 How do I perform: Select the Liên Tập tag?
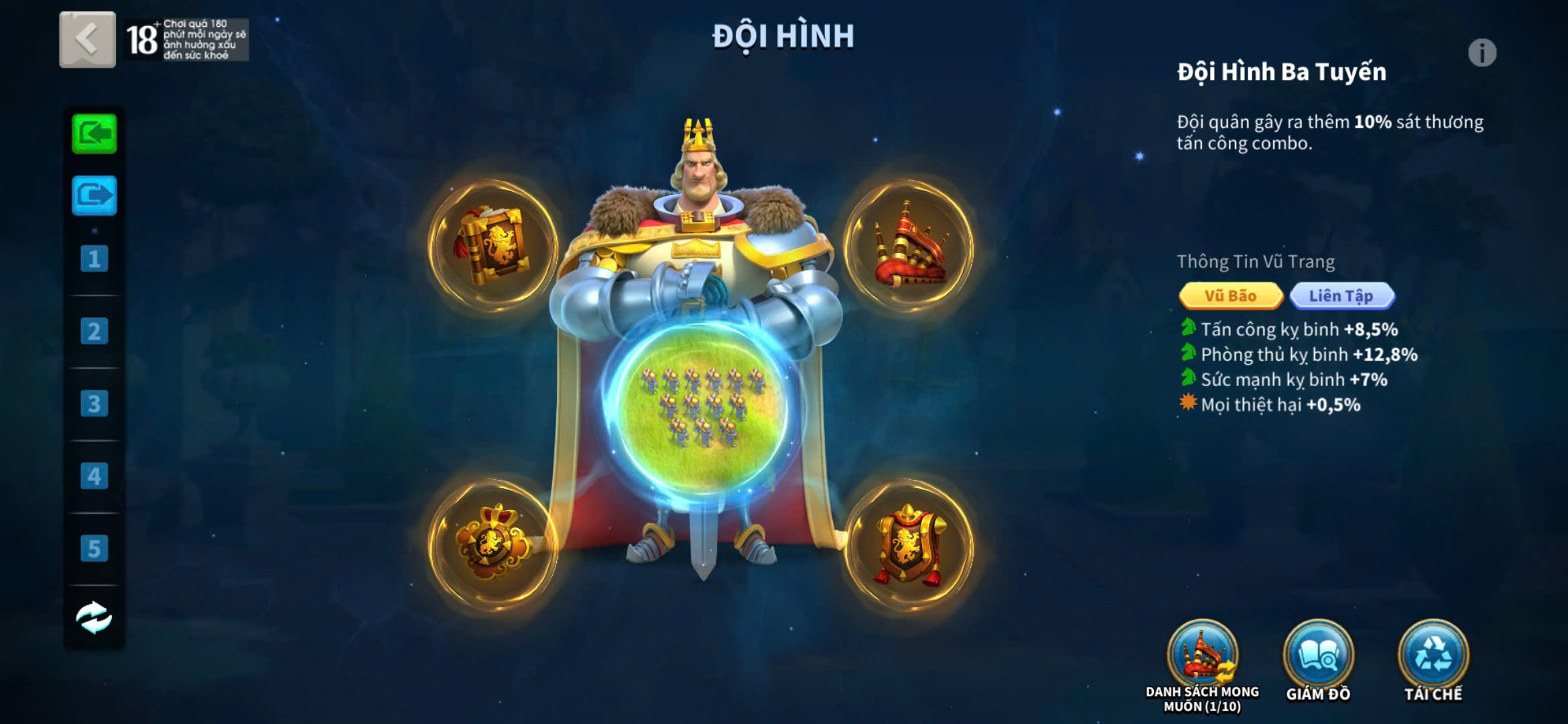[x=1342, y=296]
